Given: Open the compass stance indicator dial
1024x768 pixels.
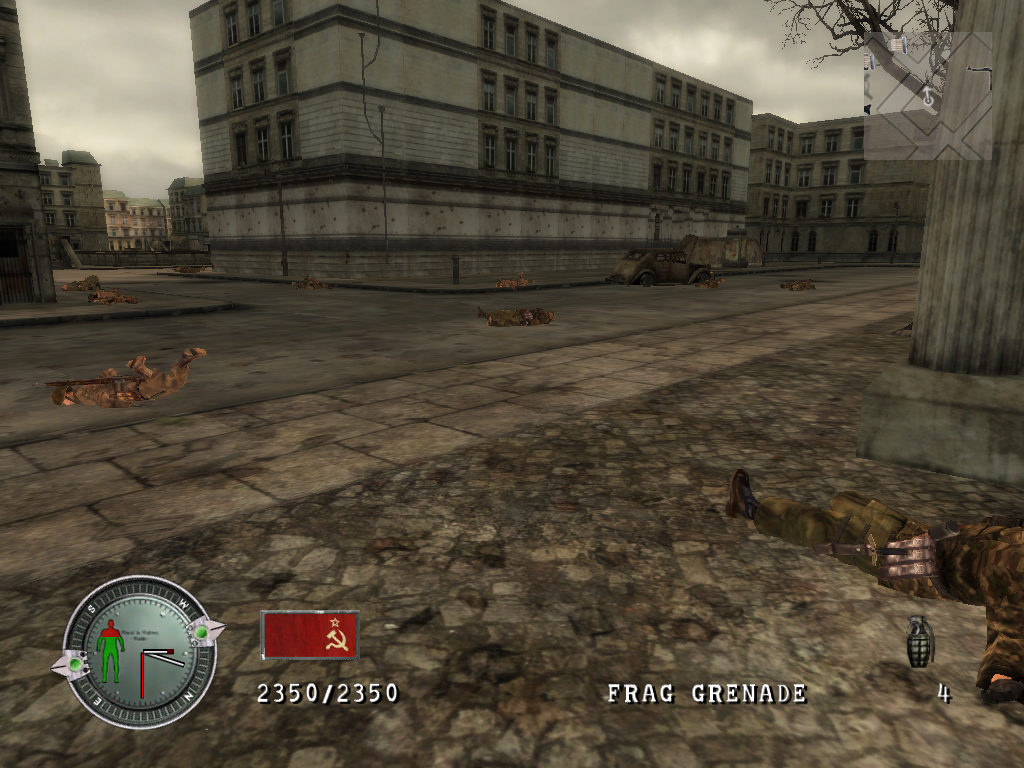Looking at the screenshot, I should tap(139, 652).
